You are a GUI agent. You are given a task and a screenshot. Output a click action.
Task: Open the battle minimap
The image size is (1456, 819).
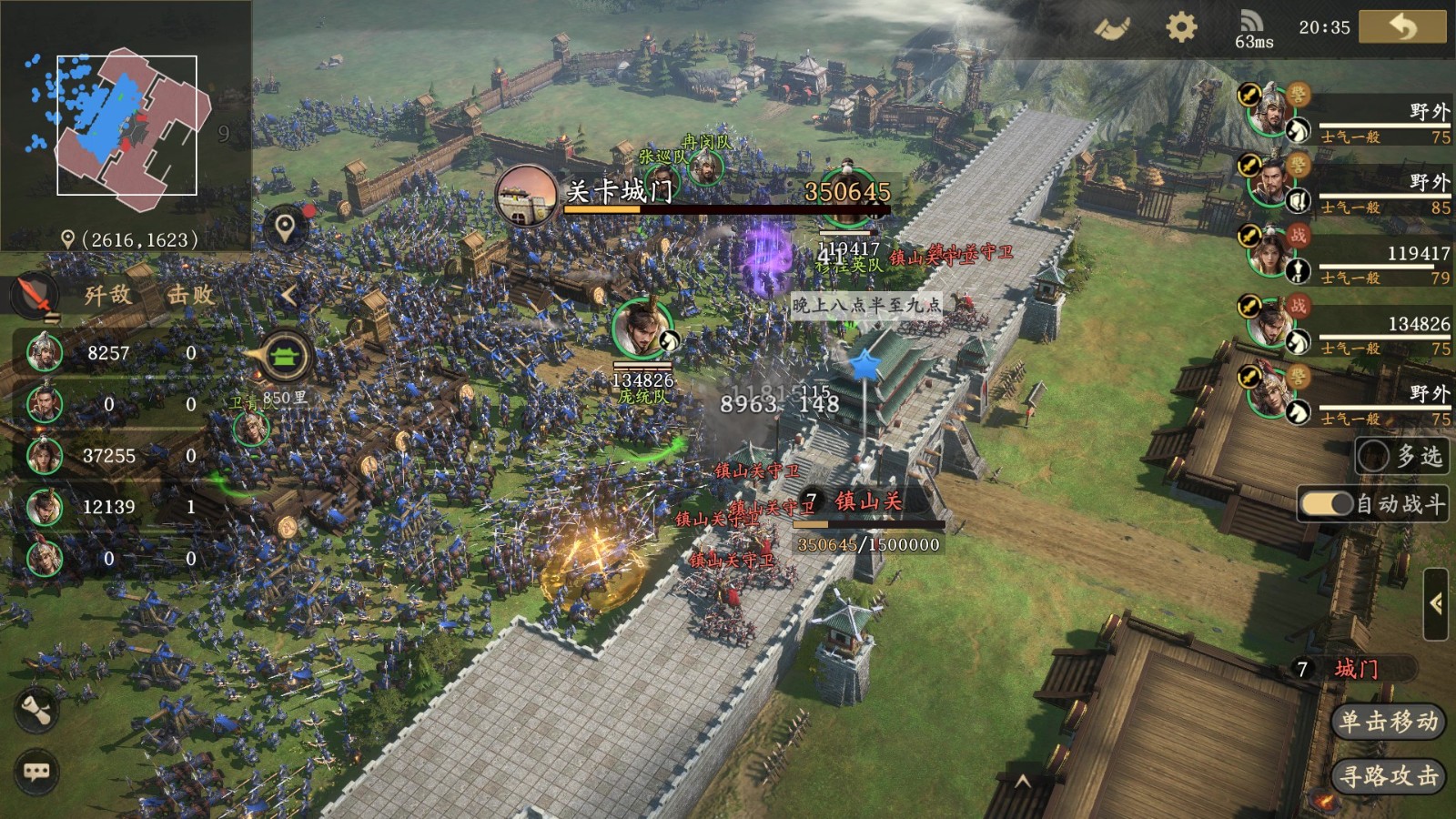126,125
